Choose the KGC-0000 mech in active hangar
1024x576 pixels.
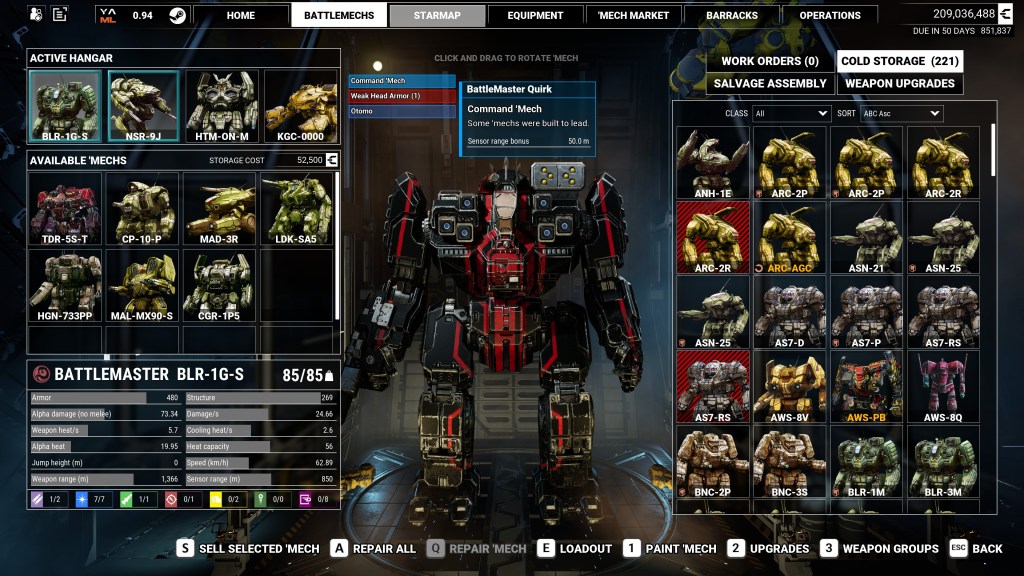[300, 106]
